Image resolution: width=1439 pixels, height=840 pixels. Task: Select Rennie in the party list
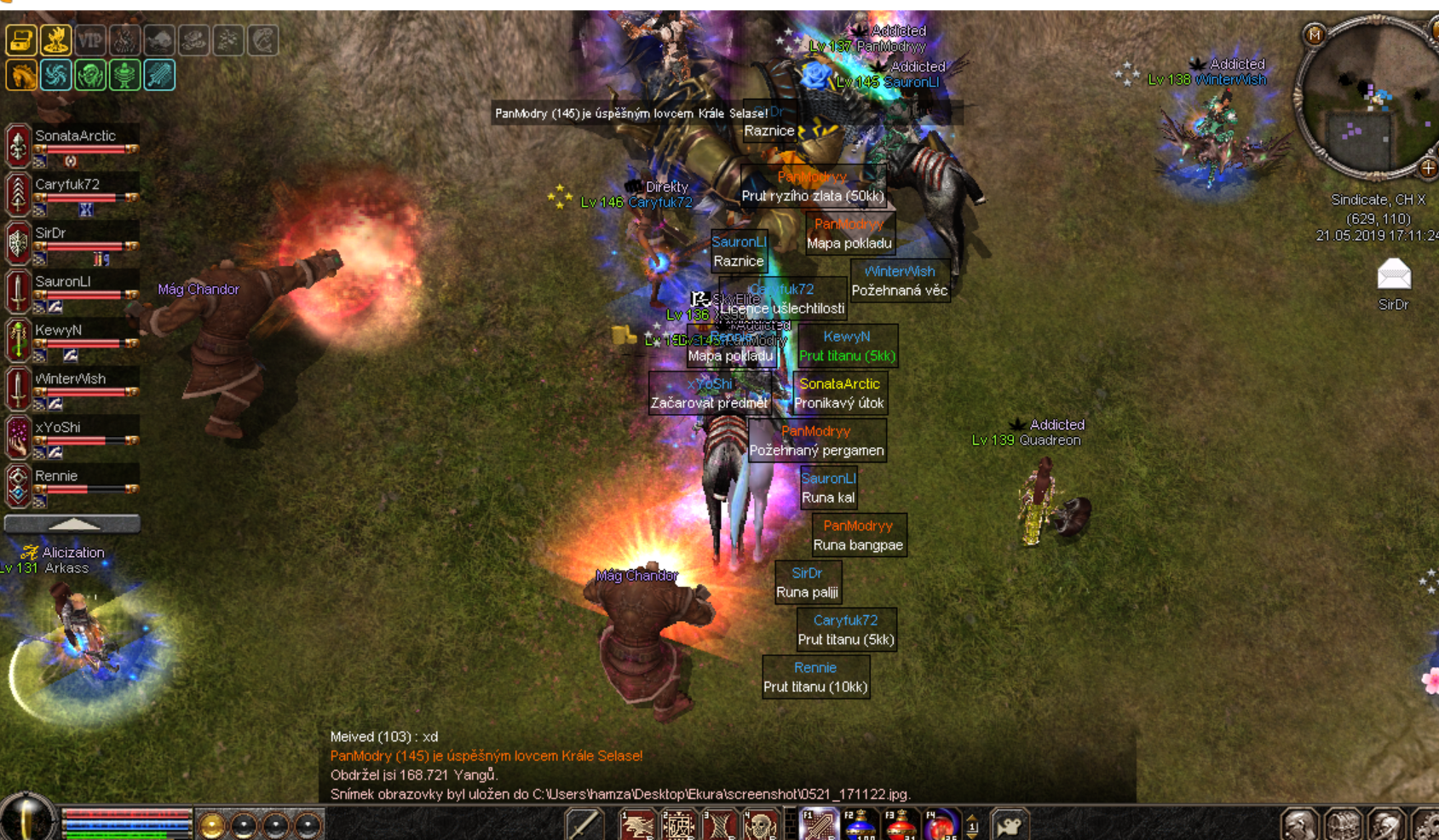pos(56,476)
